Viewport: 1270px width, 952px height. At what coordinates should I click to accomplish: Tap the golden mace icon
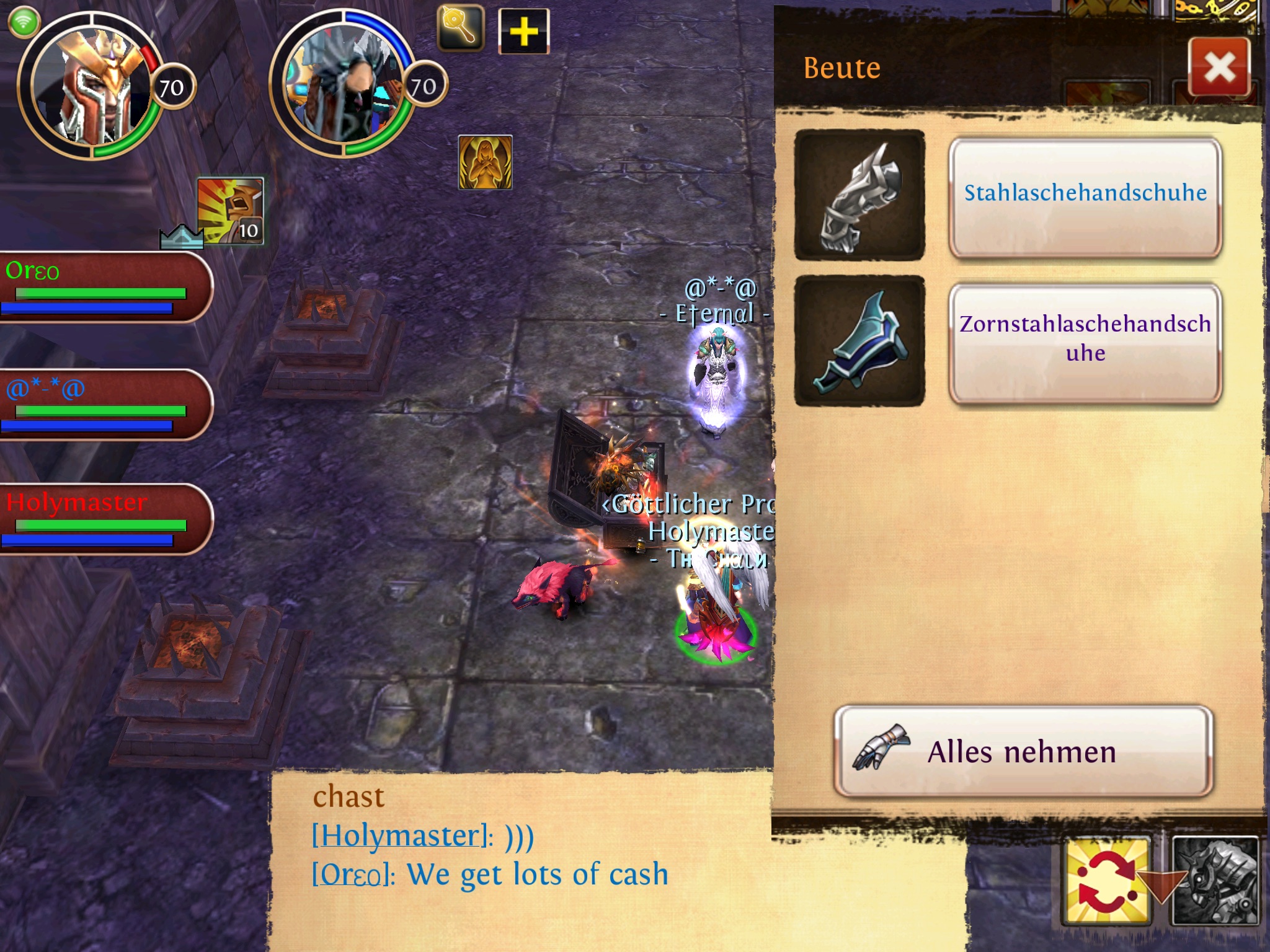click(461, 27)
